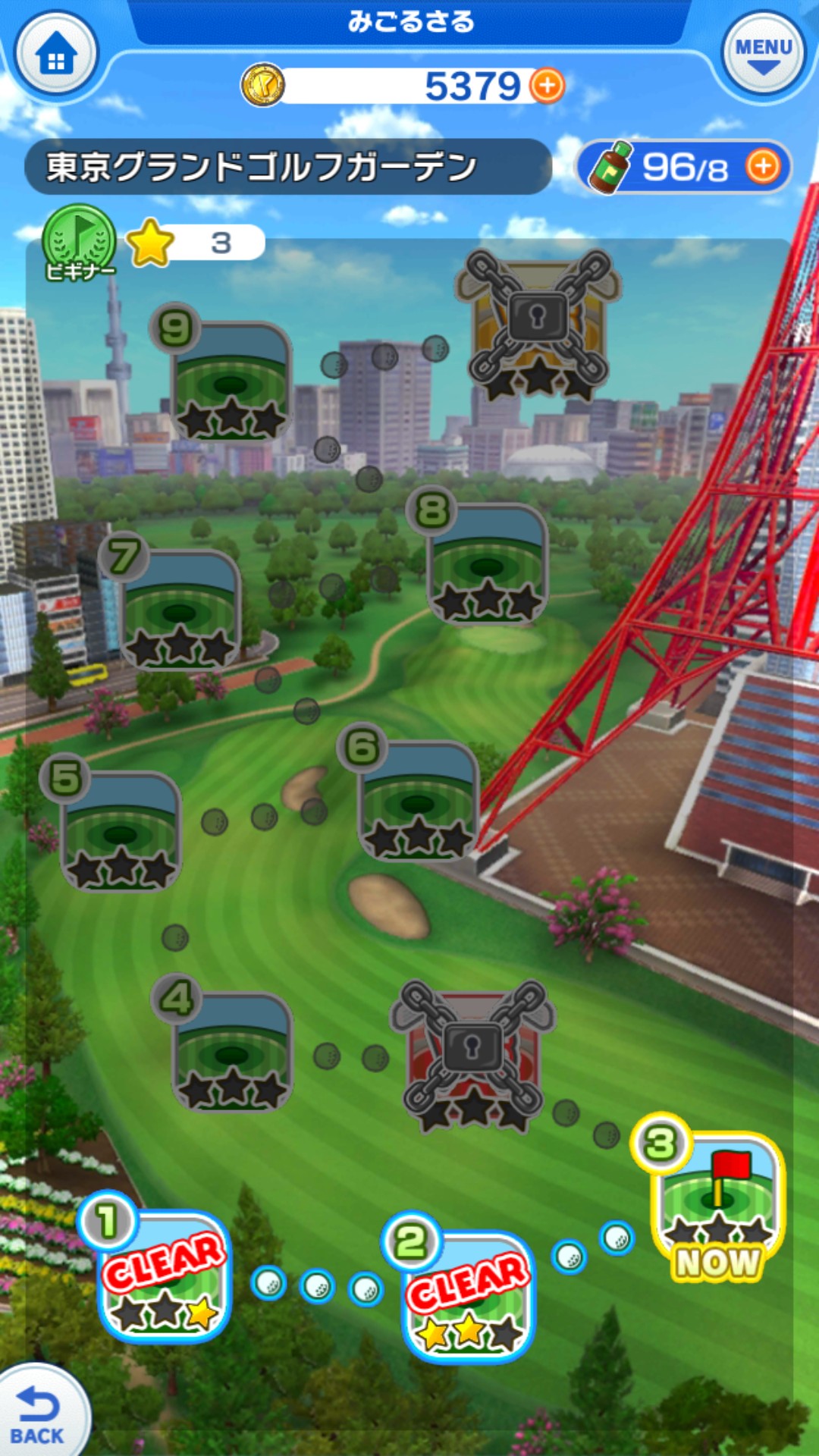819x1456 pixels.
Task: Choose hole 5 stage tile
Action: pos(121,830)
